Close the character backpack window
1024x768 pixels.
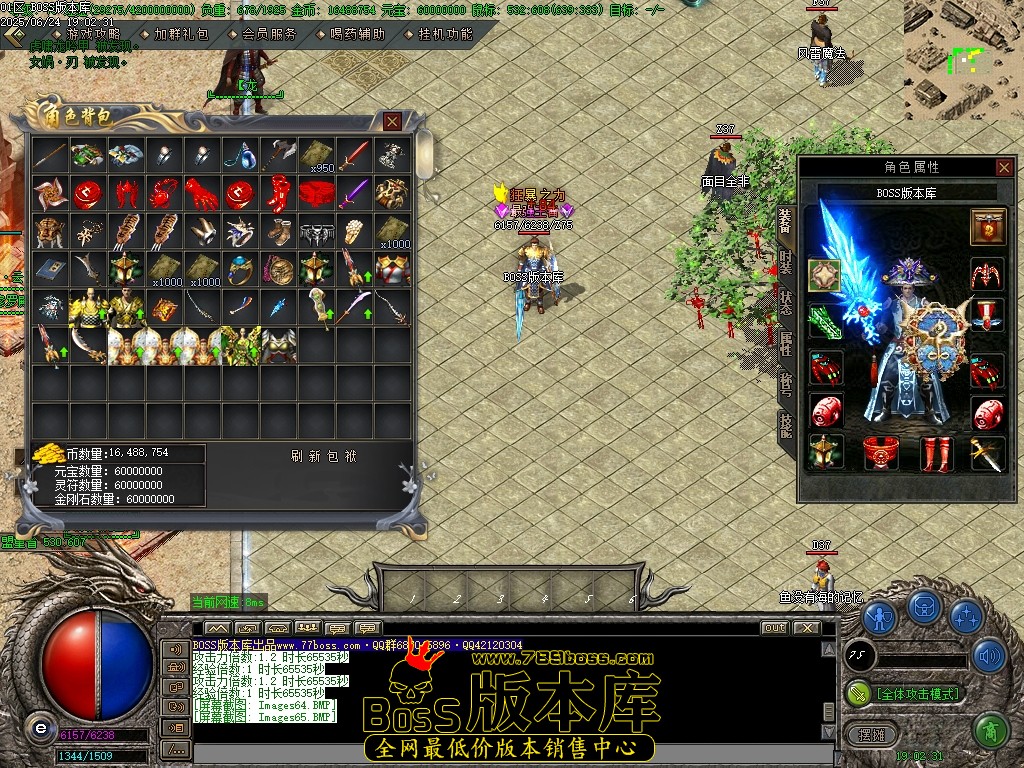(x=392, y=121)
